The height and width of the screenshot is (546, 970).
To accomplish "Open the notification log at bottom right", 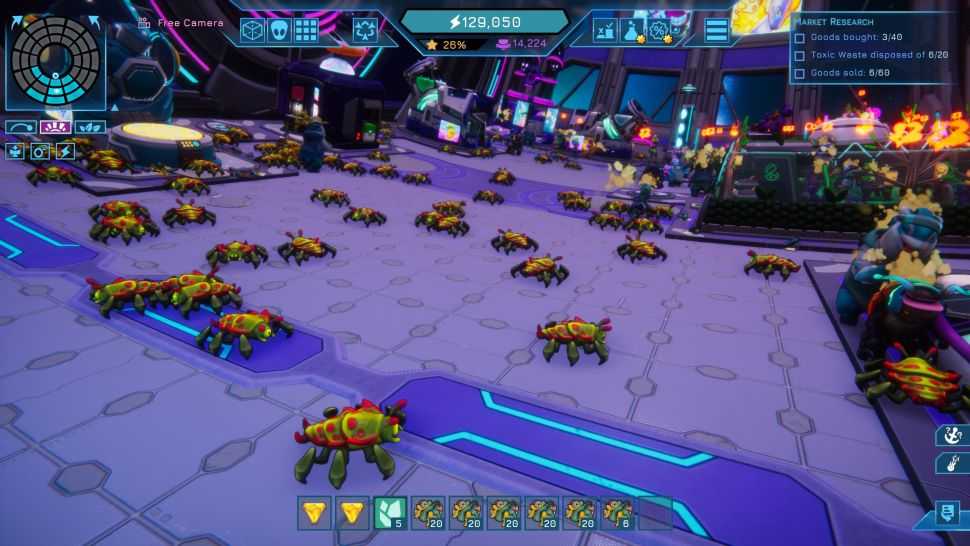I will pos(946,513).
